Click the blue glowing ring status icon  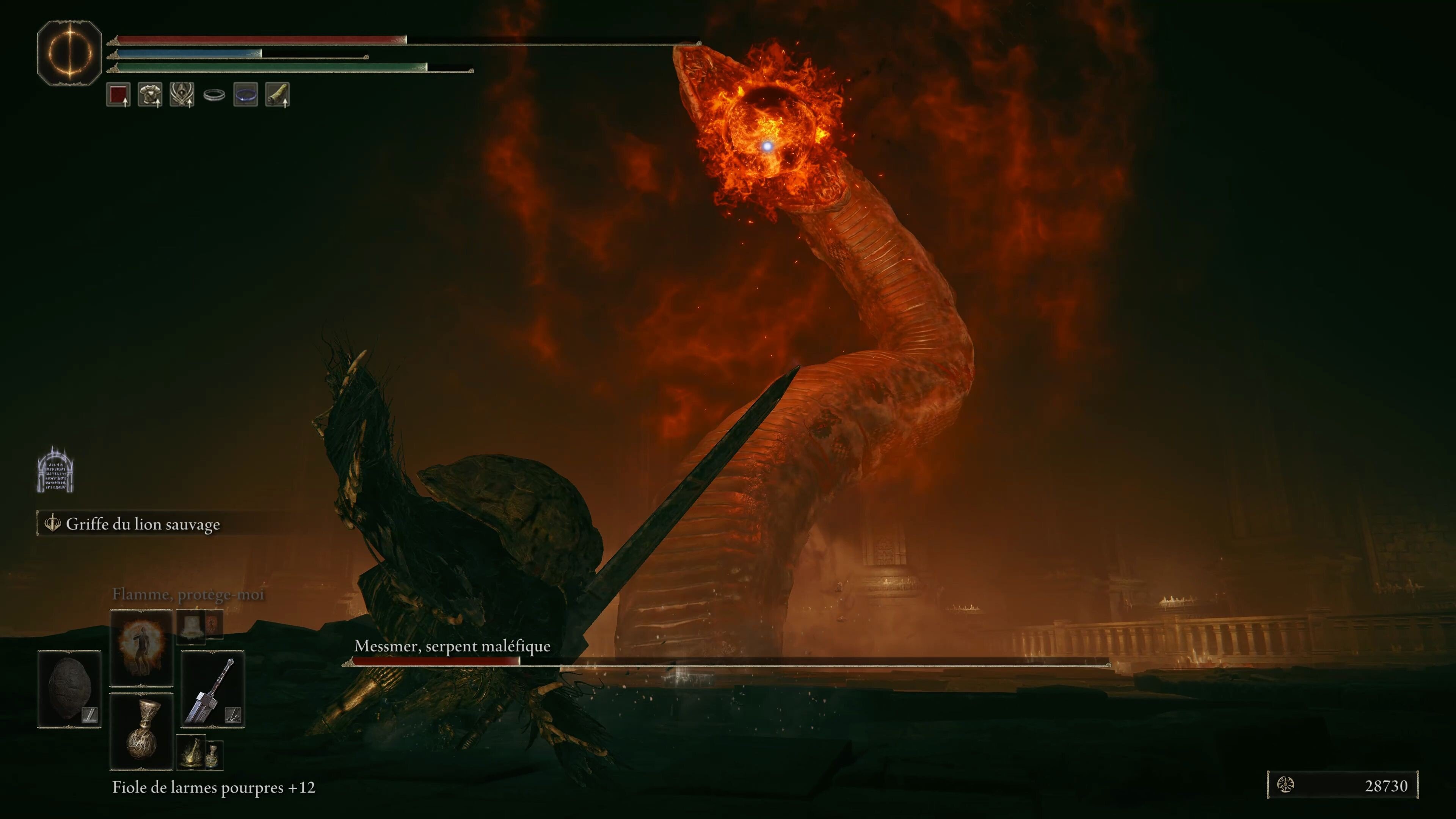point(246,94)
